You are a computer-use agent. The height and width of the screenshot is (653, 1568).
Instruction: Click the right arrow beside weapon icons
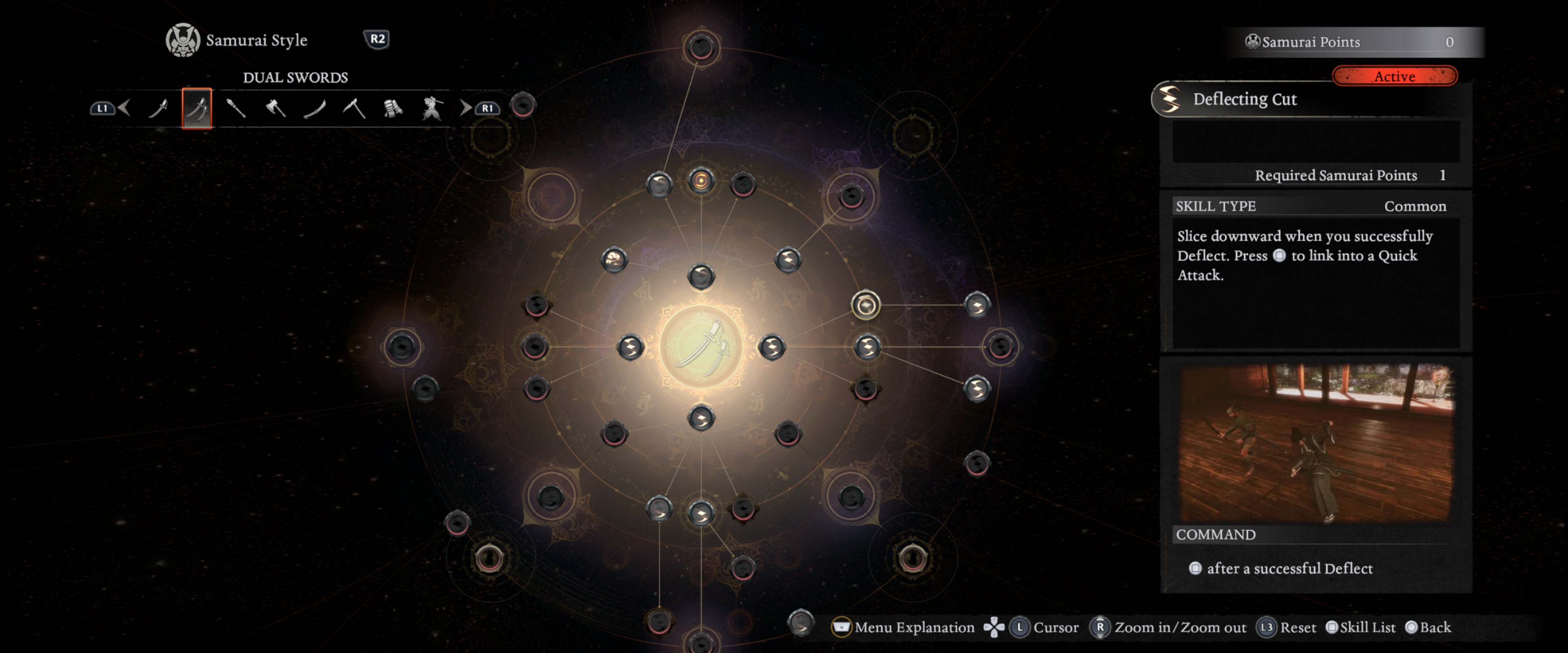pos(465,108)
